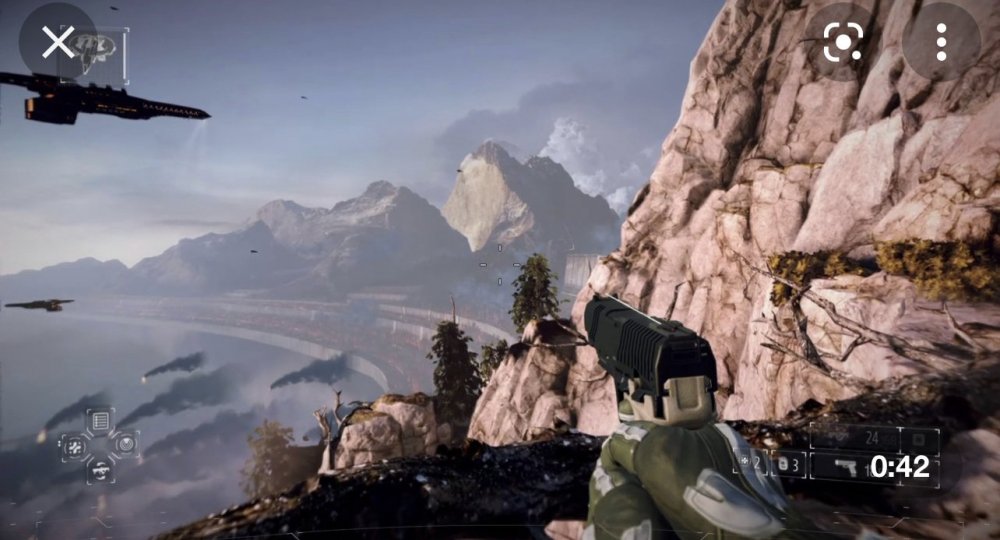Close the video viewer with the X
1000x540 pixels.
pos(58,42)
